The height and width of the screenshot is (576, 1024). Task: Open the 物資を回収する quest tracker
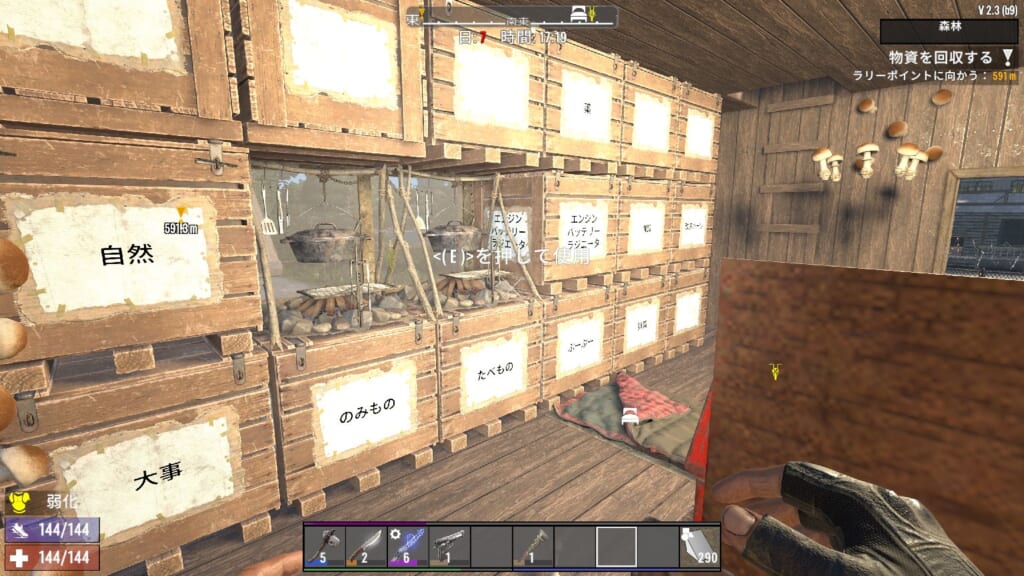click(x=939, y=57)
